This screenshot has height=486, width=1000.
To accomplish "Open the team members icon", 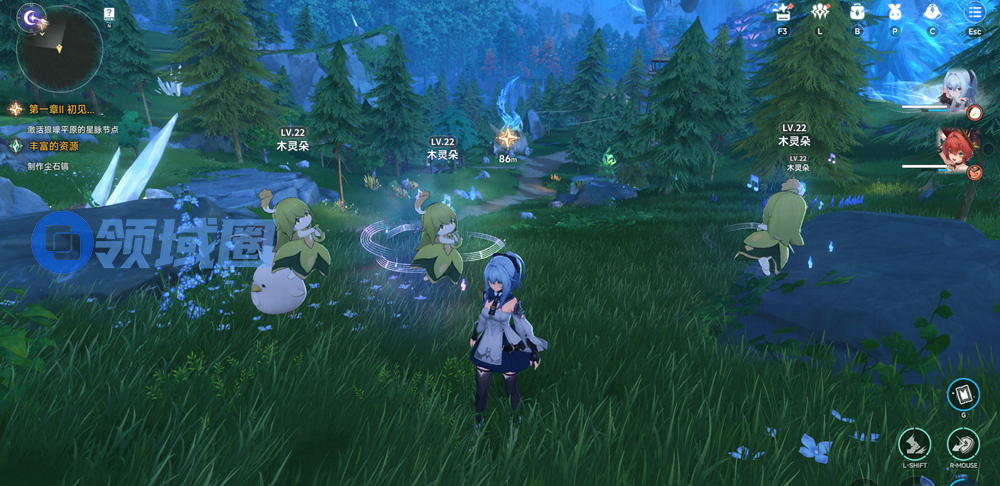I will pos(820,12).
